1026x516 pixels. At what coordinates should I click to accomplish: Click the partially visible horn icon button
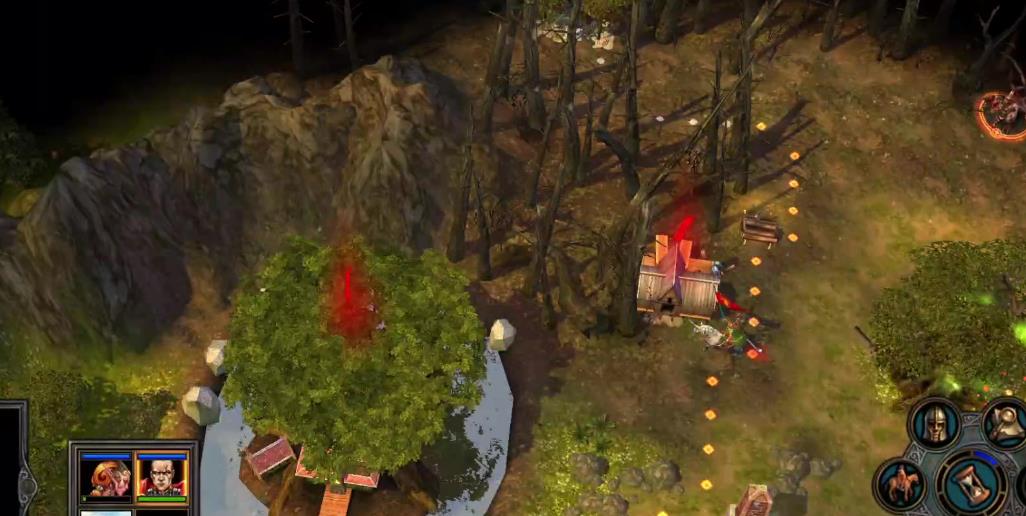pyautogui.click(x=1006, y=422)
